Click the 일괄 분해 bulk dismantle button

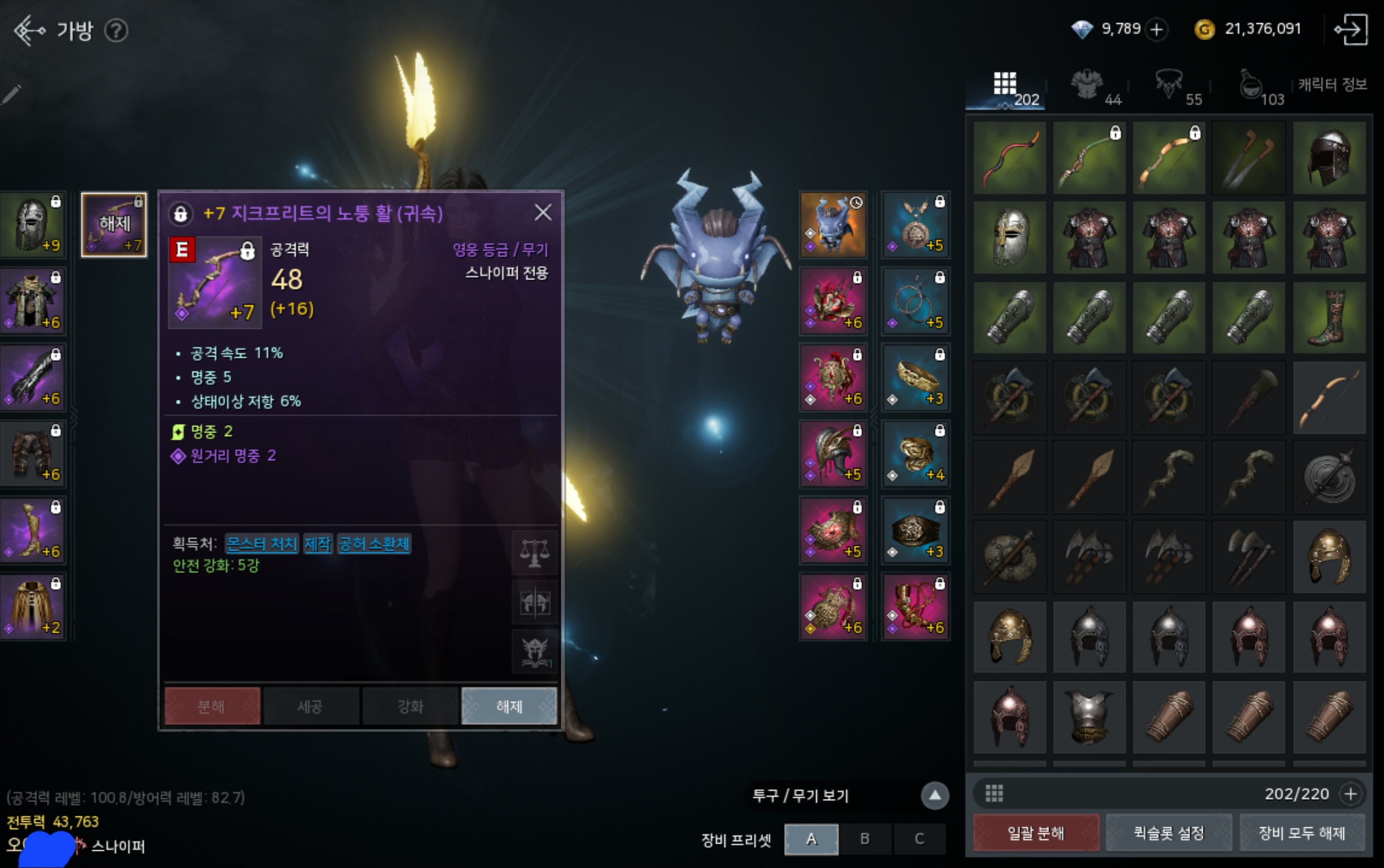pyautogui.click(x=1036, y=832)
